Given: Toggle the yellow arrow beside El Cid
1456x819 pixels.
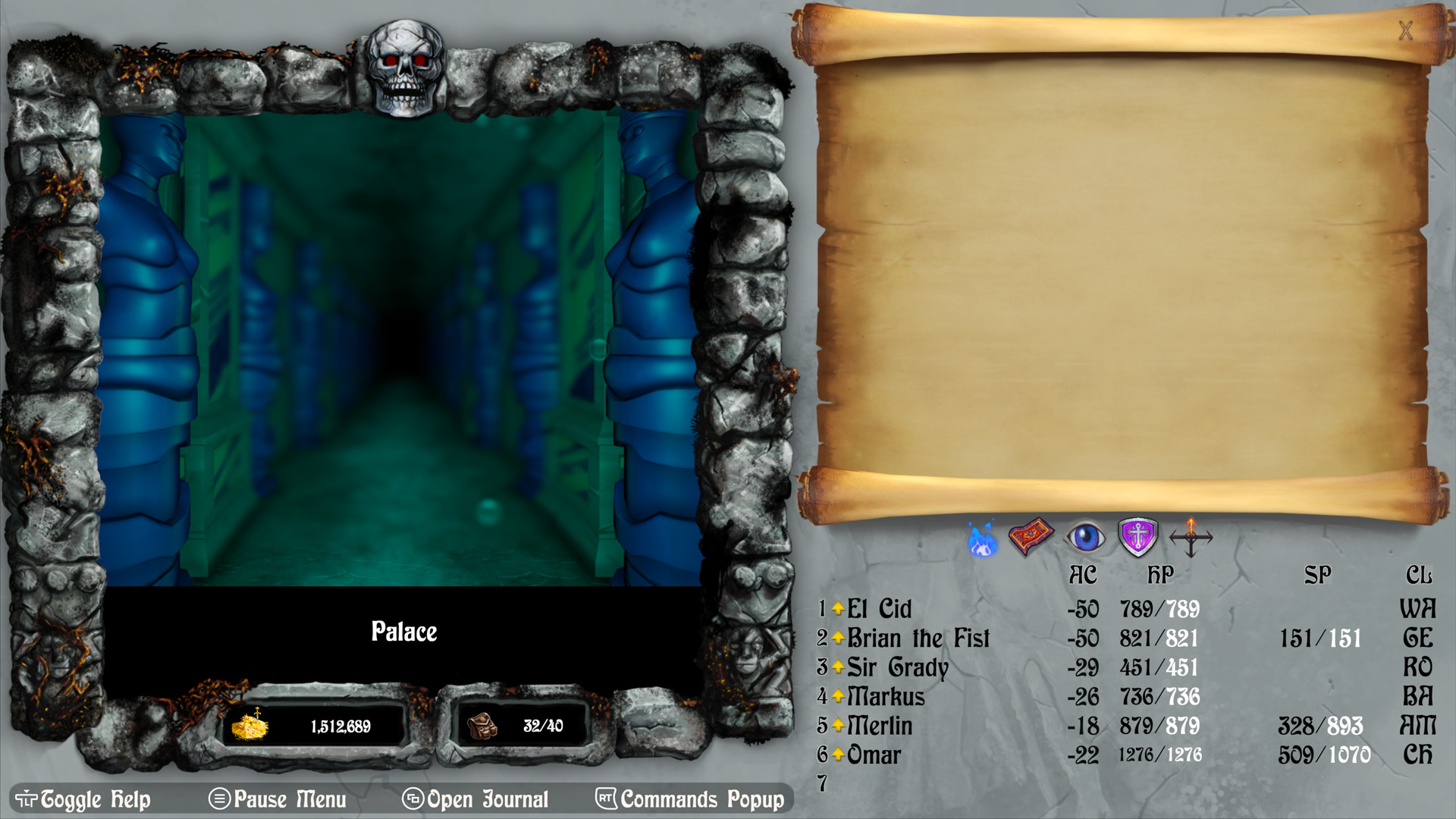Looking at the screenshot, I should point(839,608).
